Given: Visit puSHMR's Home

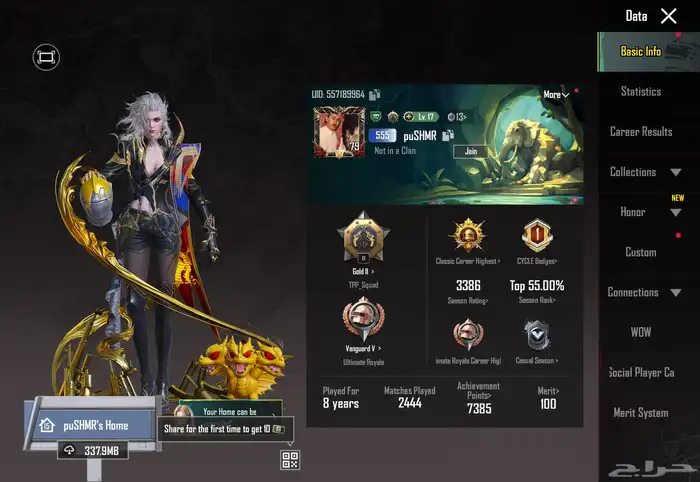Looking at the screenshot, I should click(x=90, y=424).
